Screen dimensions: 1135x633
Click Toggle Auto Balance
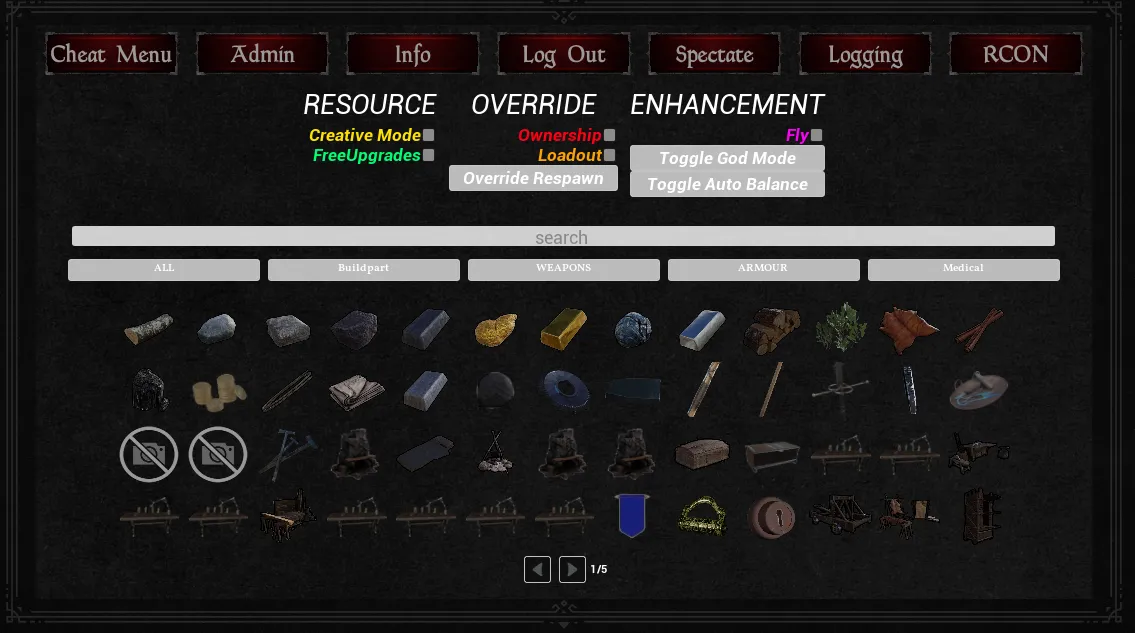point(727,184)
